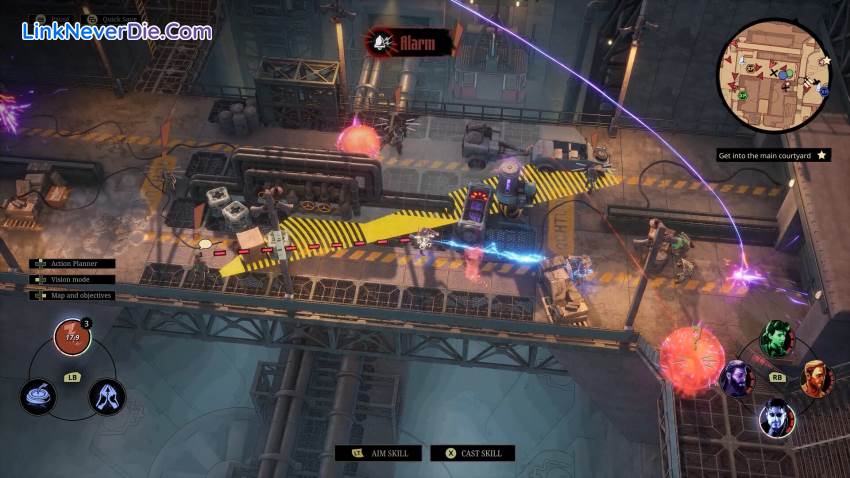Click the red Alarm indicator

(409, 42)
